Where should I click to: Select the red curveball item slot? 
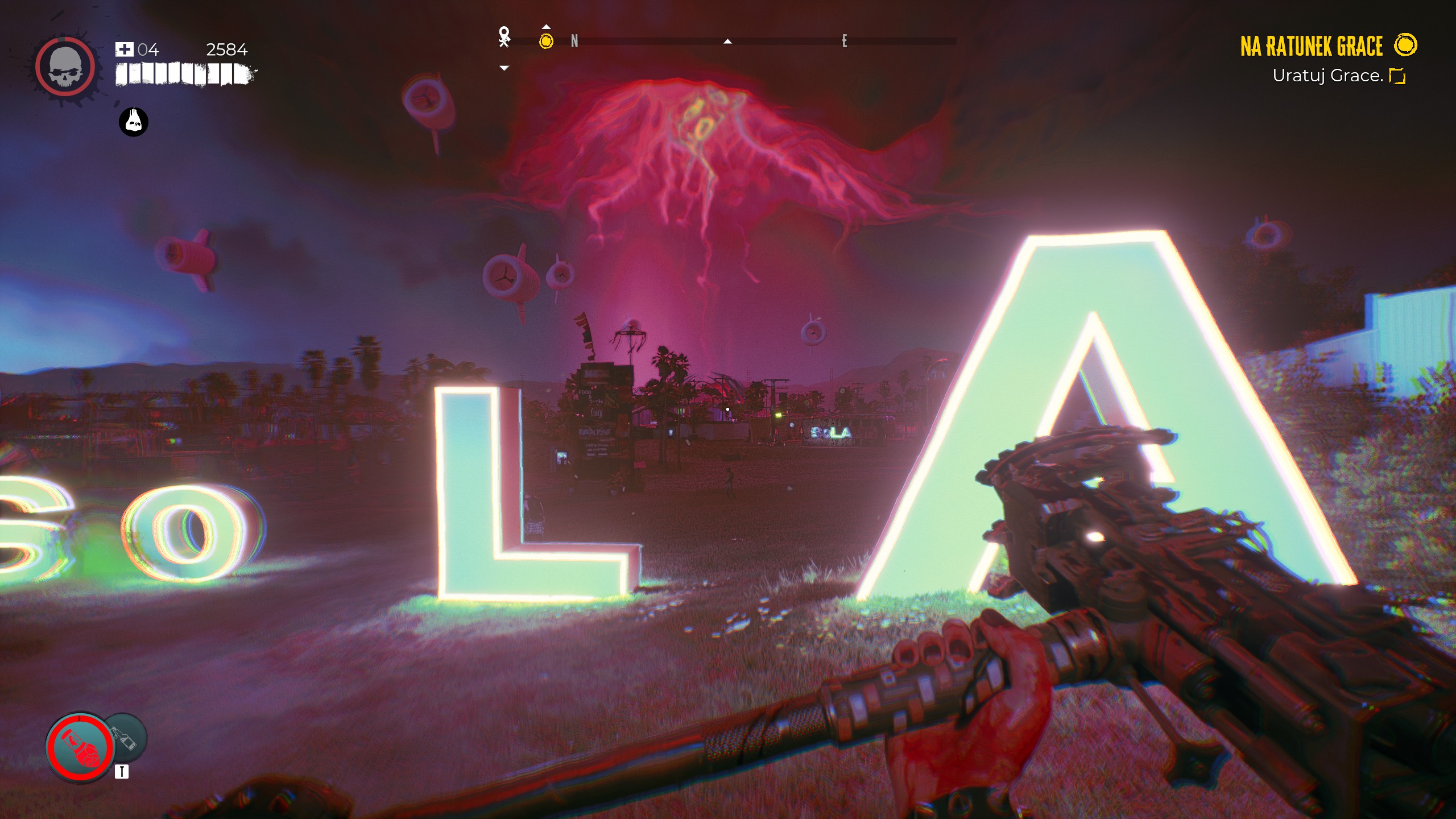pos(80,746)
